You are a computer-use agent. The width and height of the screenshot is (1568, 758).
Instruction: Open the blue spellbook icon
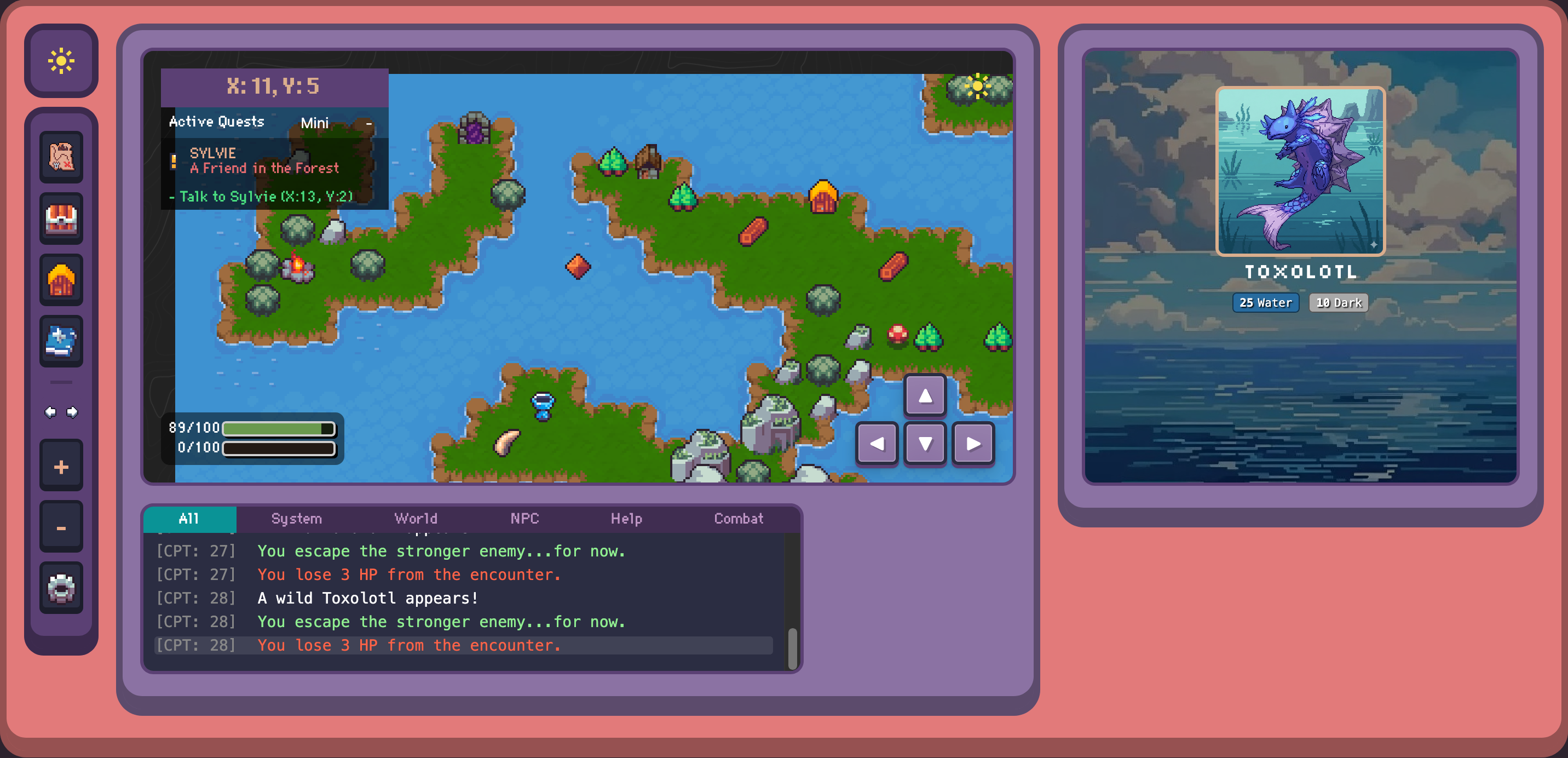(x=61, y=341)
